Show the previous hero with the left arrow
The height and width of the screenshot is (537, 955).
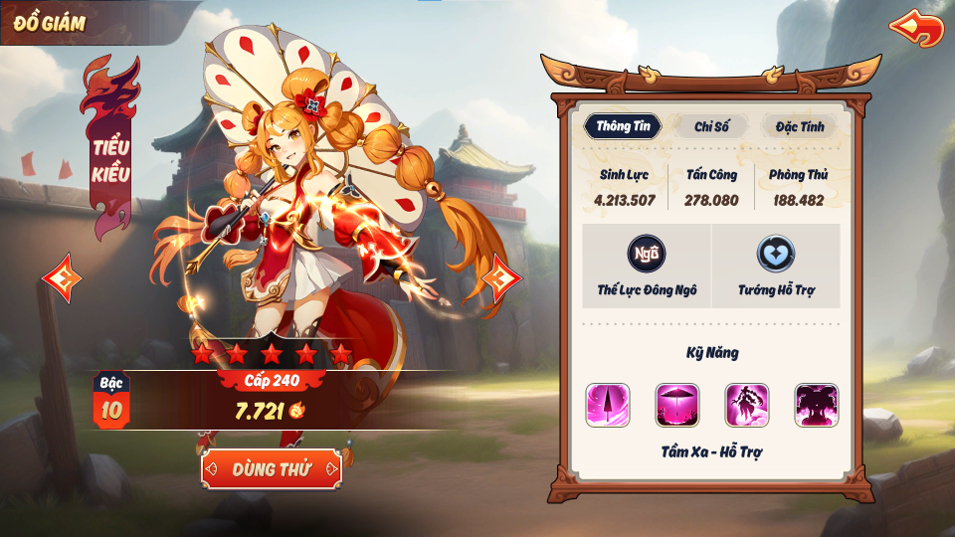click(61, 279)
